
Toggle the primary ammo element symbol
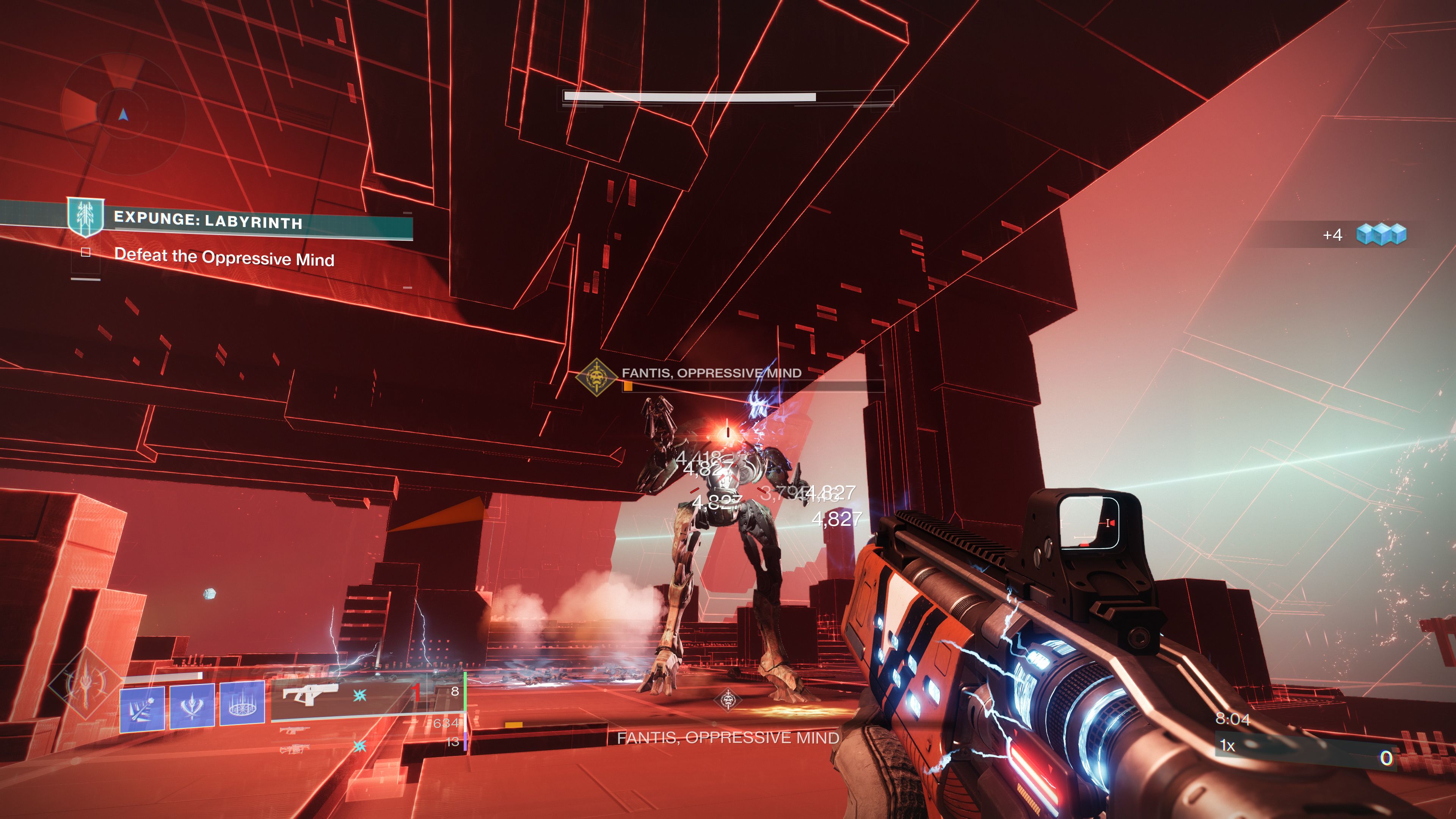359,695
